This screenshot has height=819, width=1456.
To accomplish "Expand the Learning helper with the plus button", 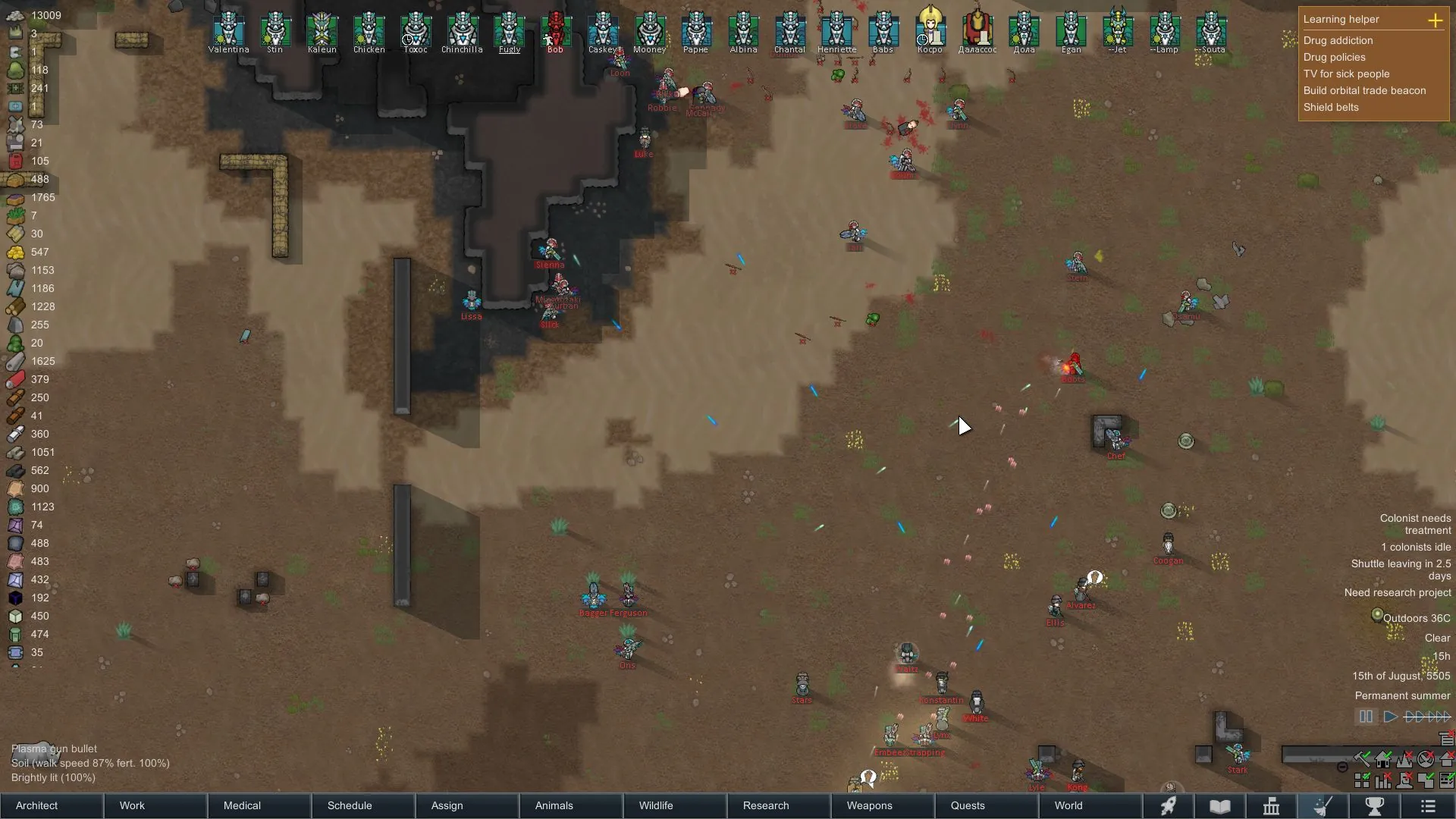I will [x=1435, y=20].
